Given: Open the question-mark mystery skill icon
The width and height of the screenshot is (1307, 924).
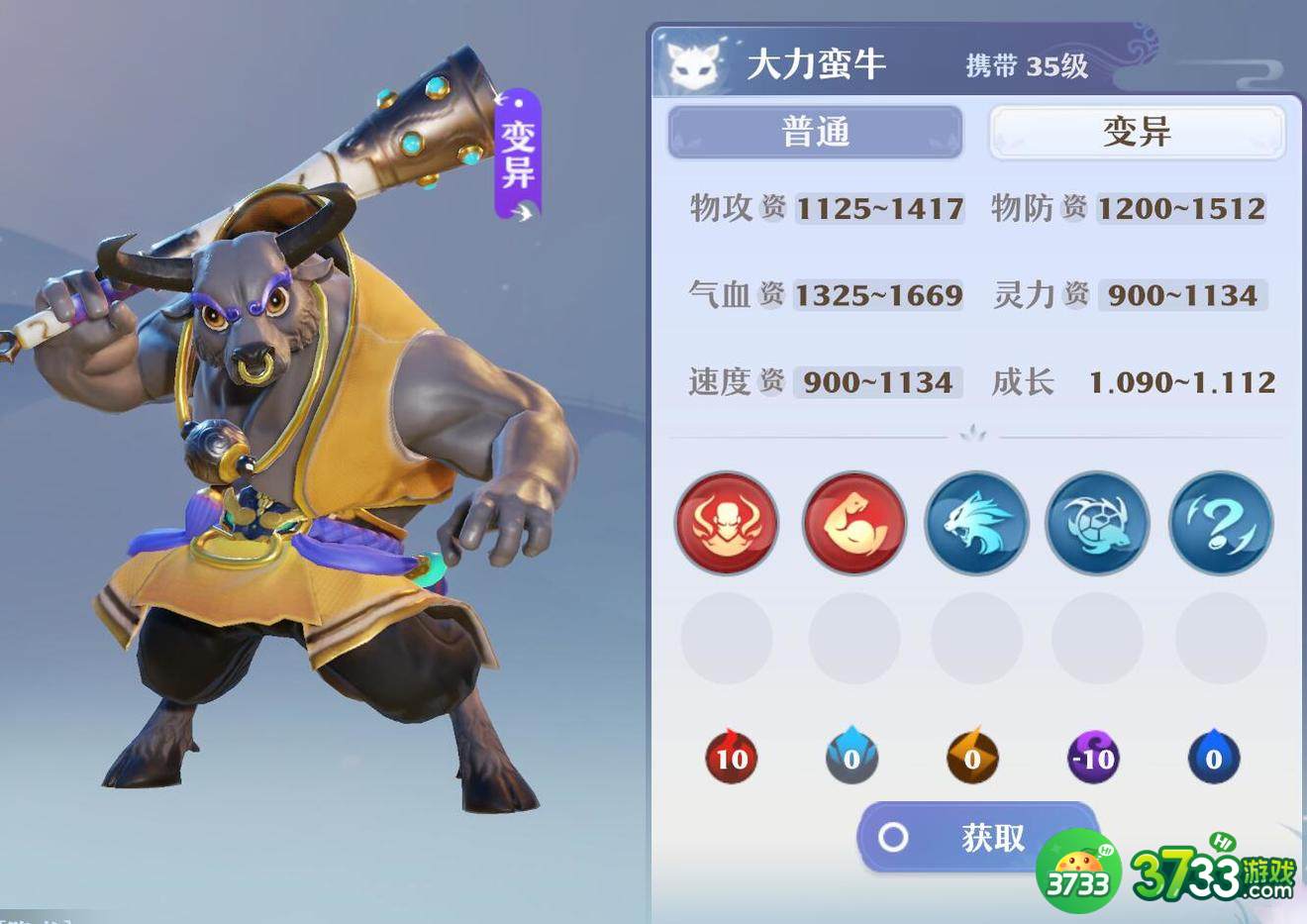Looking at the screenshot, I should pos(1221,523).
